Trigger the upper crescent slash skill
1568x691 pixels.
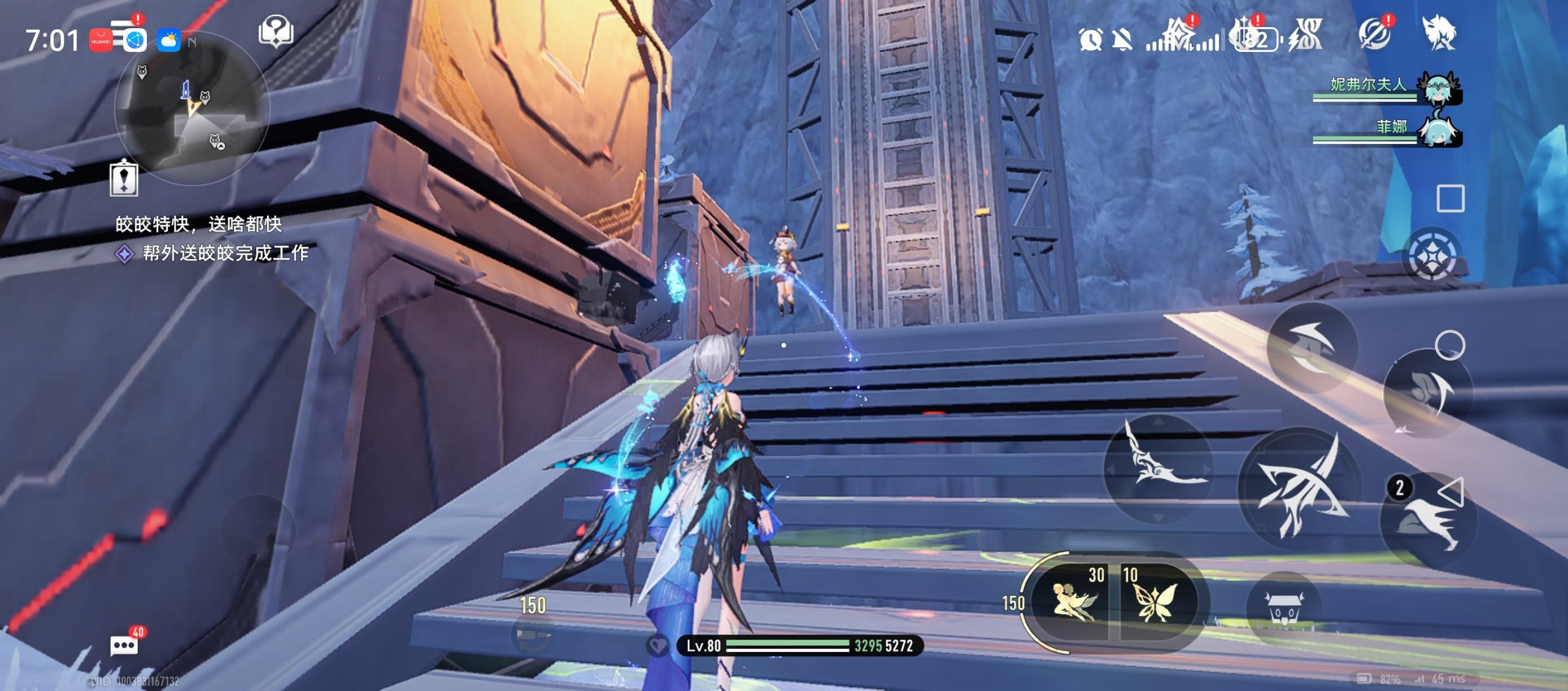(1312, 348)
